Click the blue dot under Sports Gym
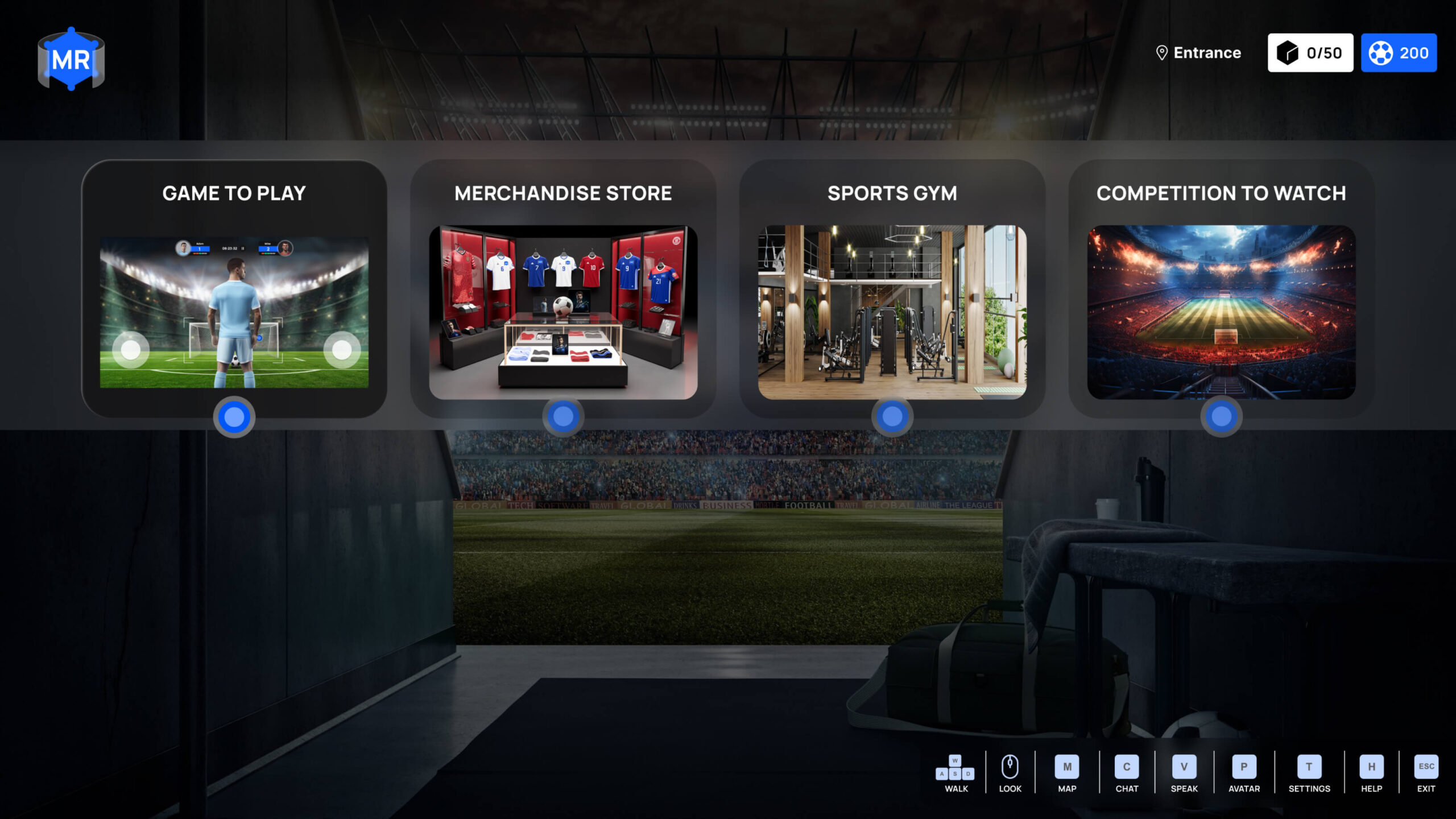This screenshot has height=819, width=1456. (x=892, y=417)
